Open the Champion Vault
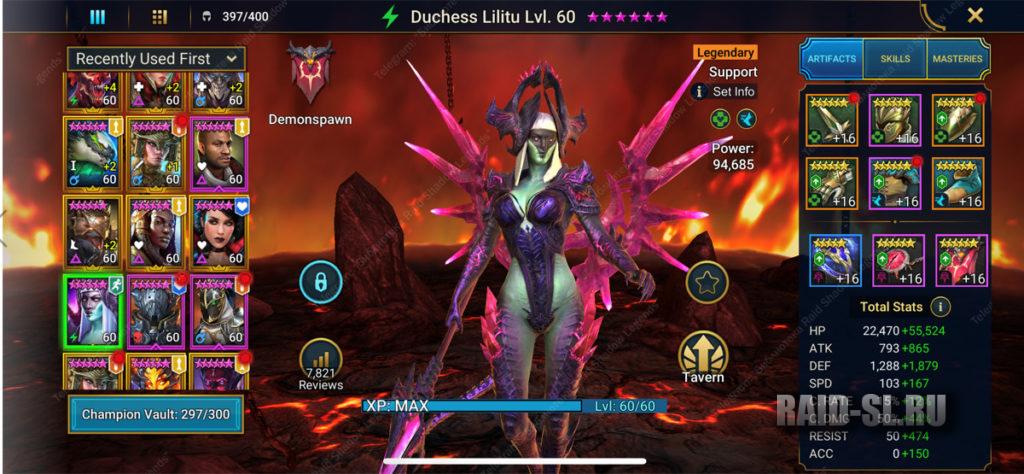Image resolution: width=1024 pixels, height=474 pixels. tap(155, 415)
